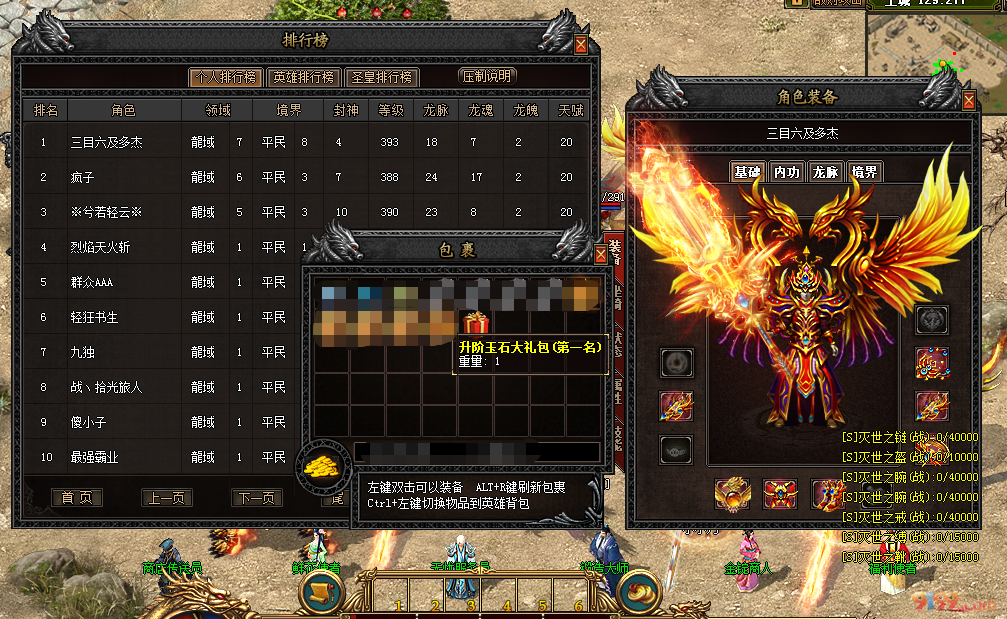Select rank 1 player 三目六及多杰 row

[x=300, y=142]
